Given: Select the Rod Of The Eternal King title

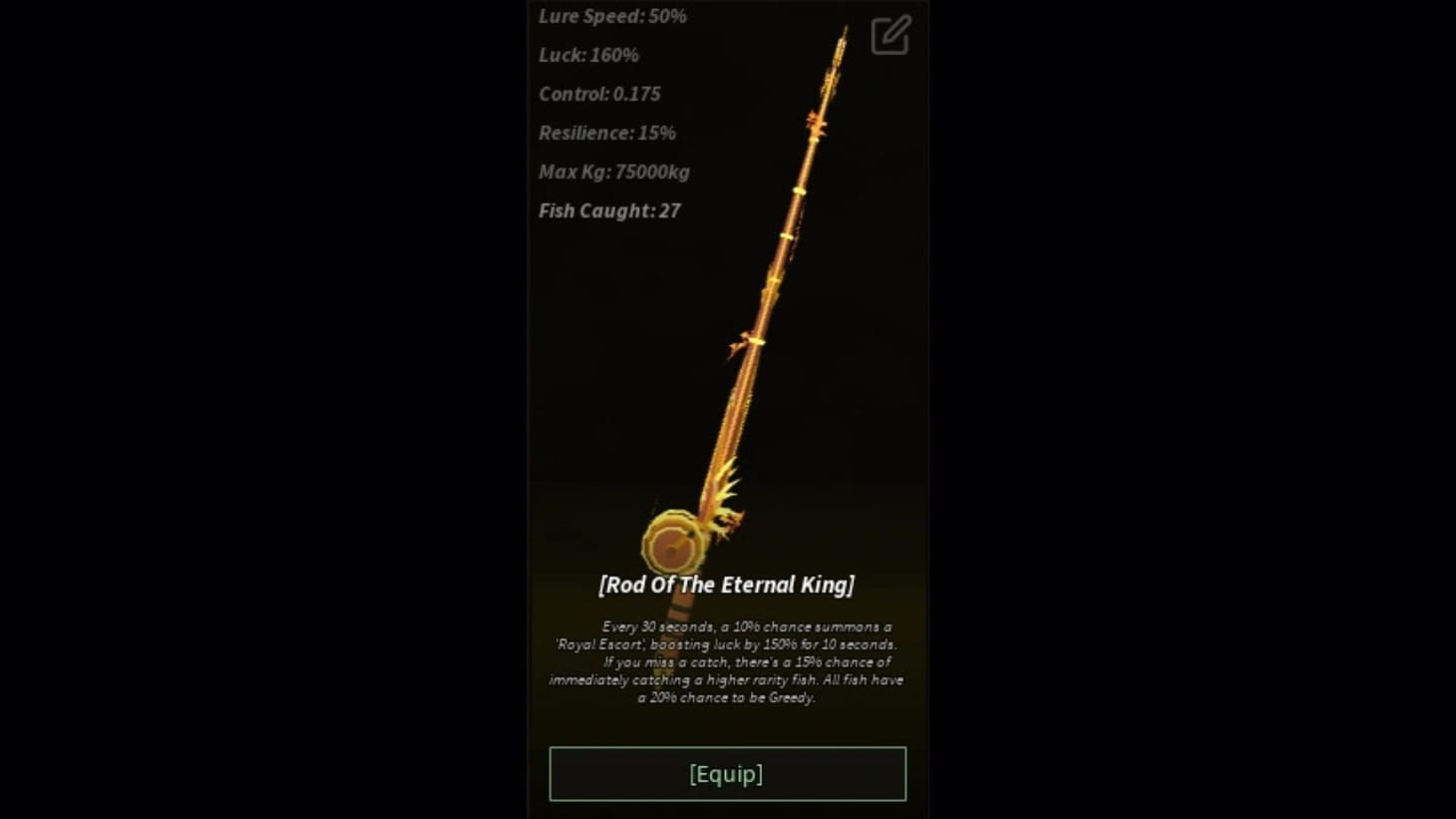Looking at the screenshot, I should pos(727,586).
